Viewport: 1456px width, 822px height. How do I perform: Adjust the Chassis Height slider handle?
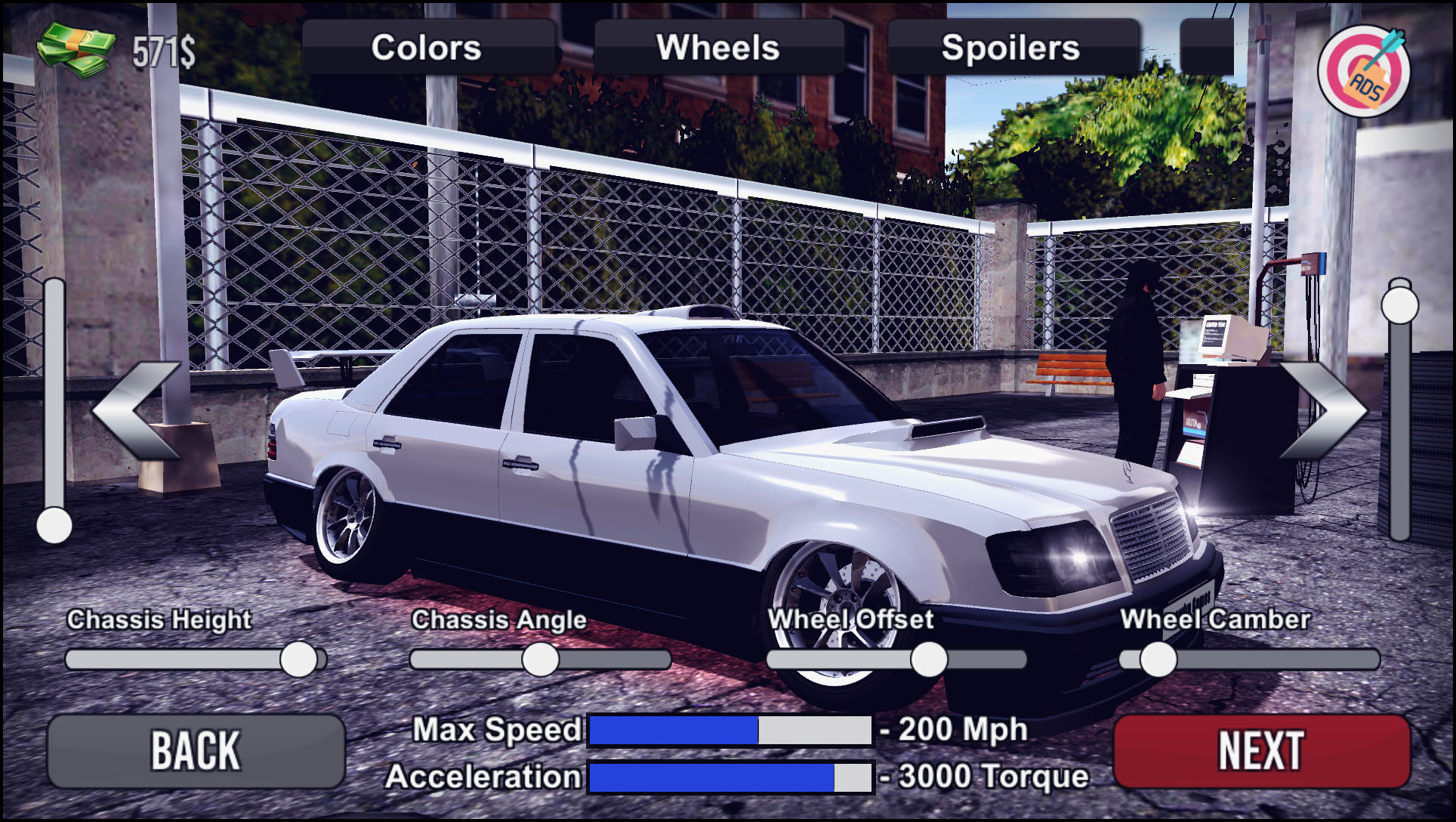[299, 658]
